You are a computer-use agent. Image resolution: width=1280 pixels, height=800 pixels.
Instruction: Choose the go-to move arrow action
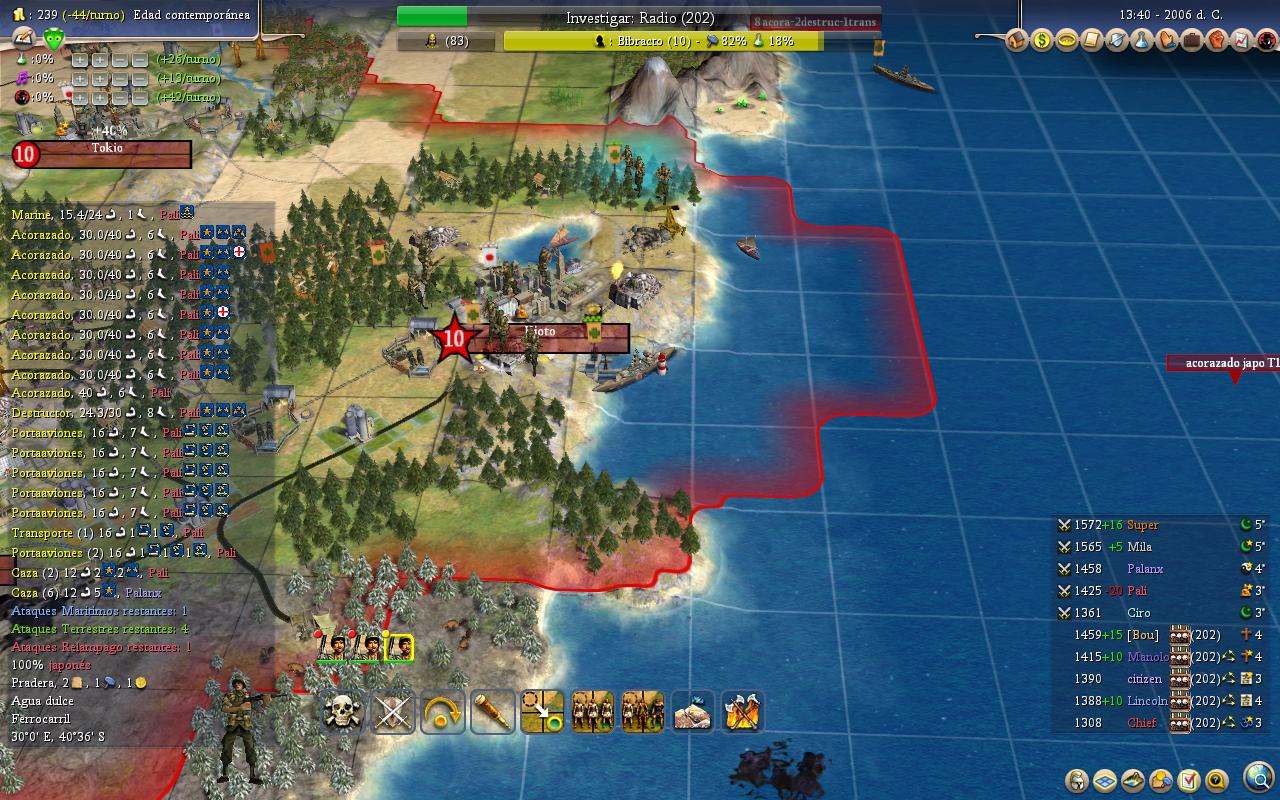(542, 712)
